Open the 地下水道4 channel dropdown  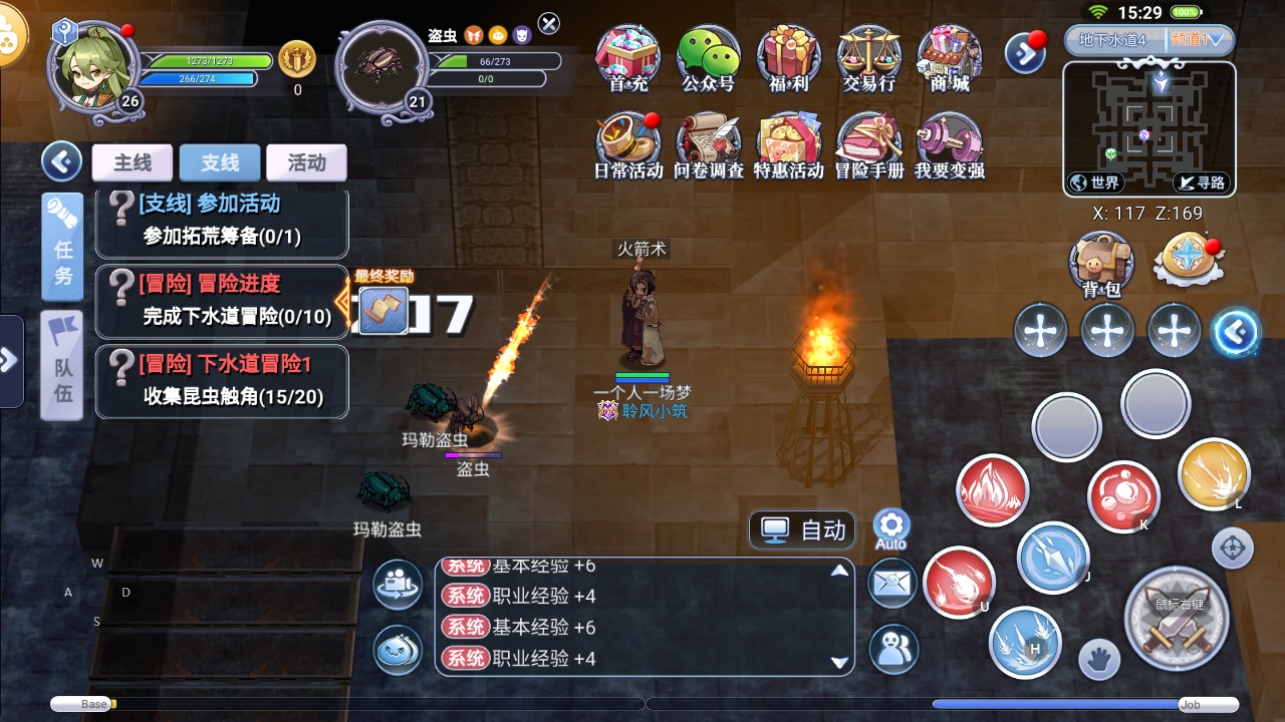tap(1149, 41)
